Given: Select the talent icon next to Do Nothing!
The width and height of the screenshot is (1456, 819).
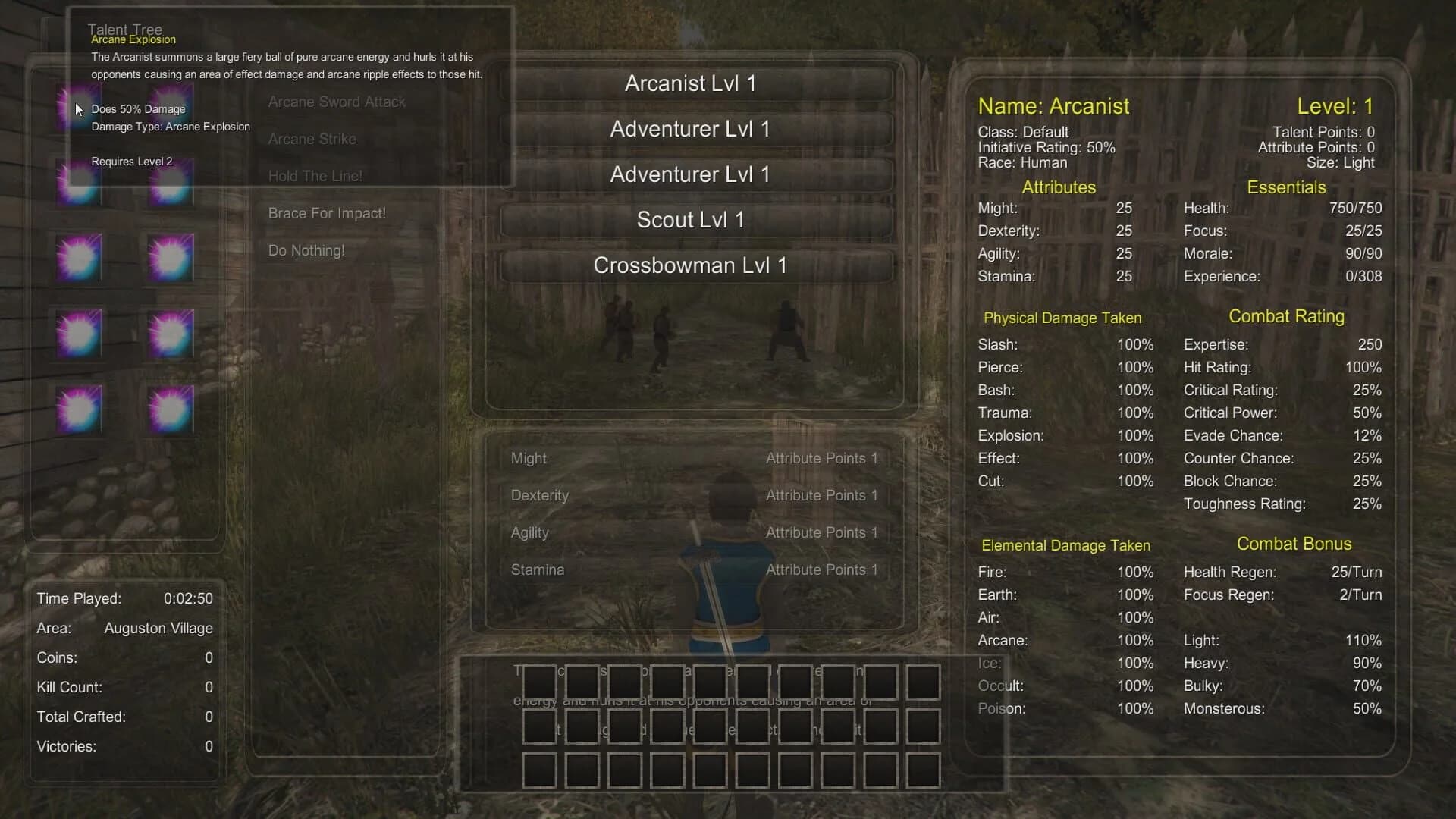Looking at the screenshot, I should [x=169, y=258].
